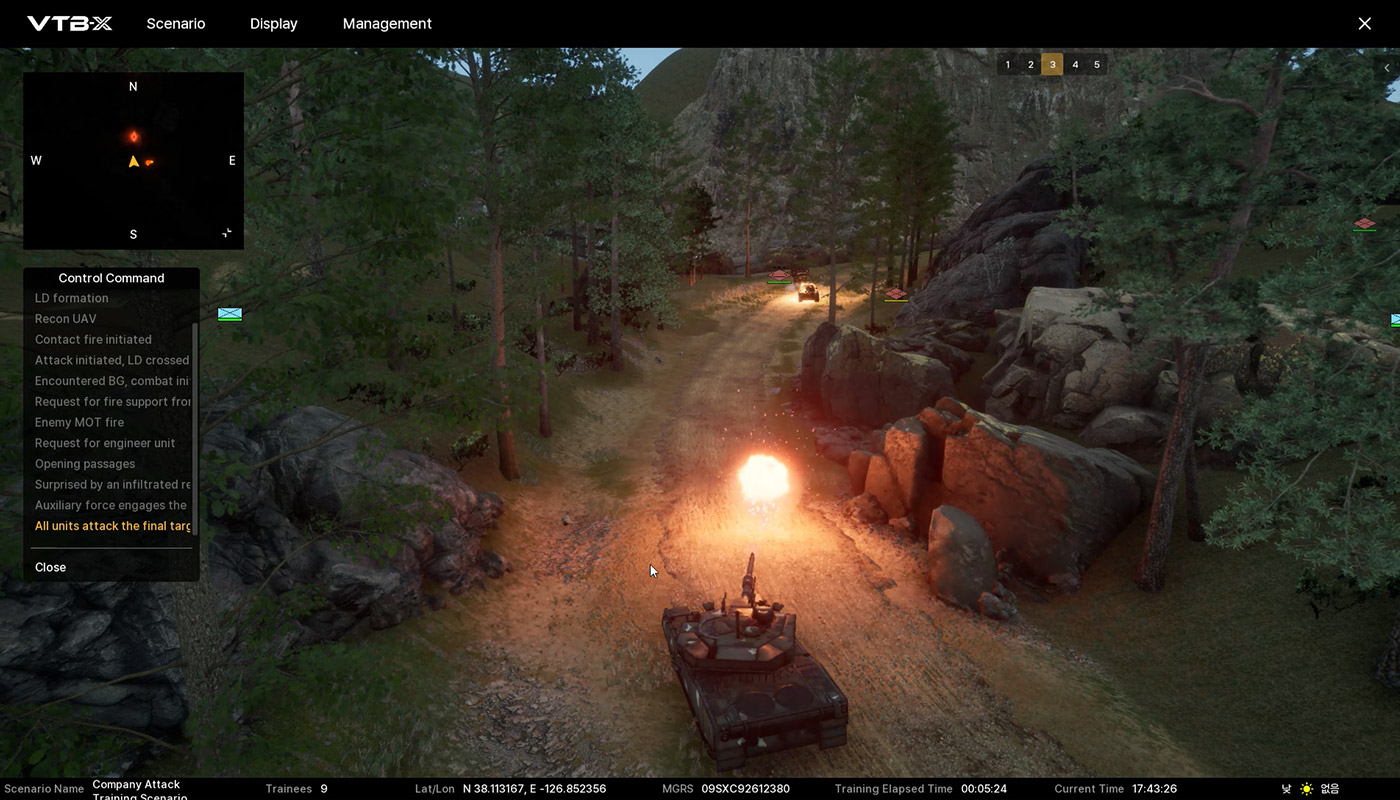Pick the Request for engineer unit command
This screenshot has width=1400, height=800.
coord(105,443)
